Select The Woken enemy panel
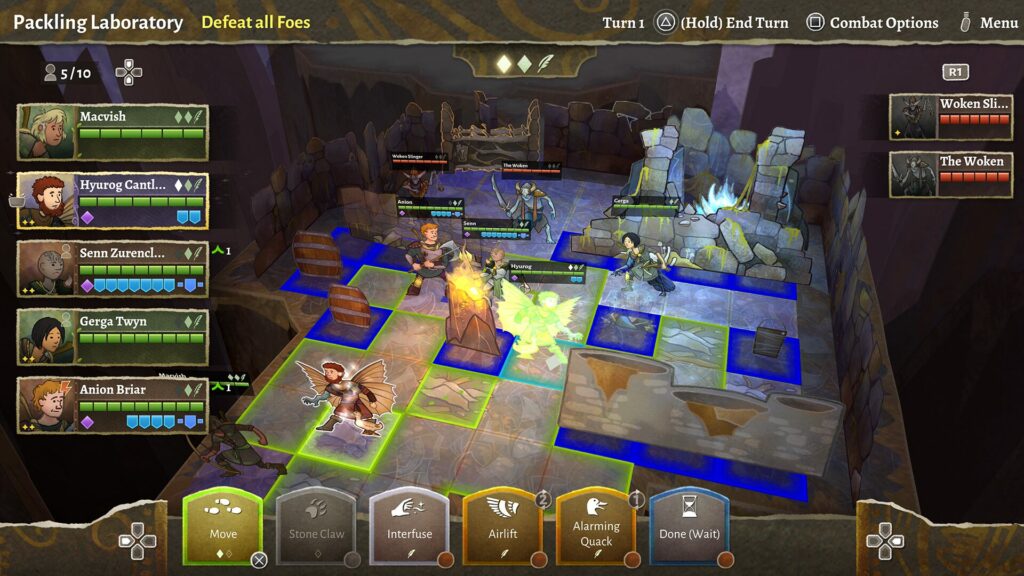The height and width of the screenshot is (576, 1024). (949, 175)
